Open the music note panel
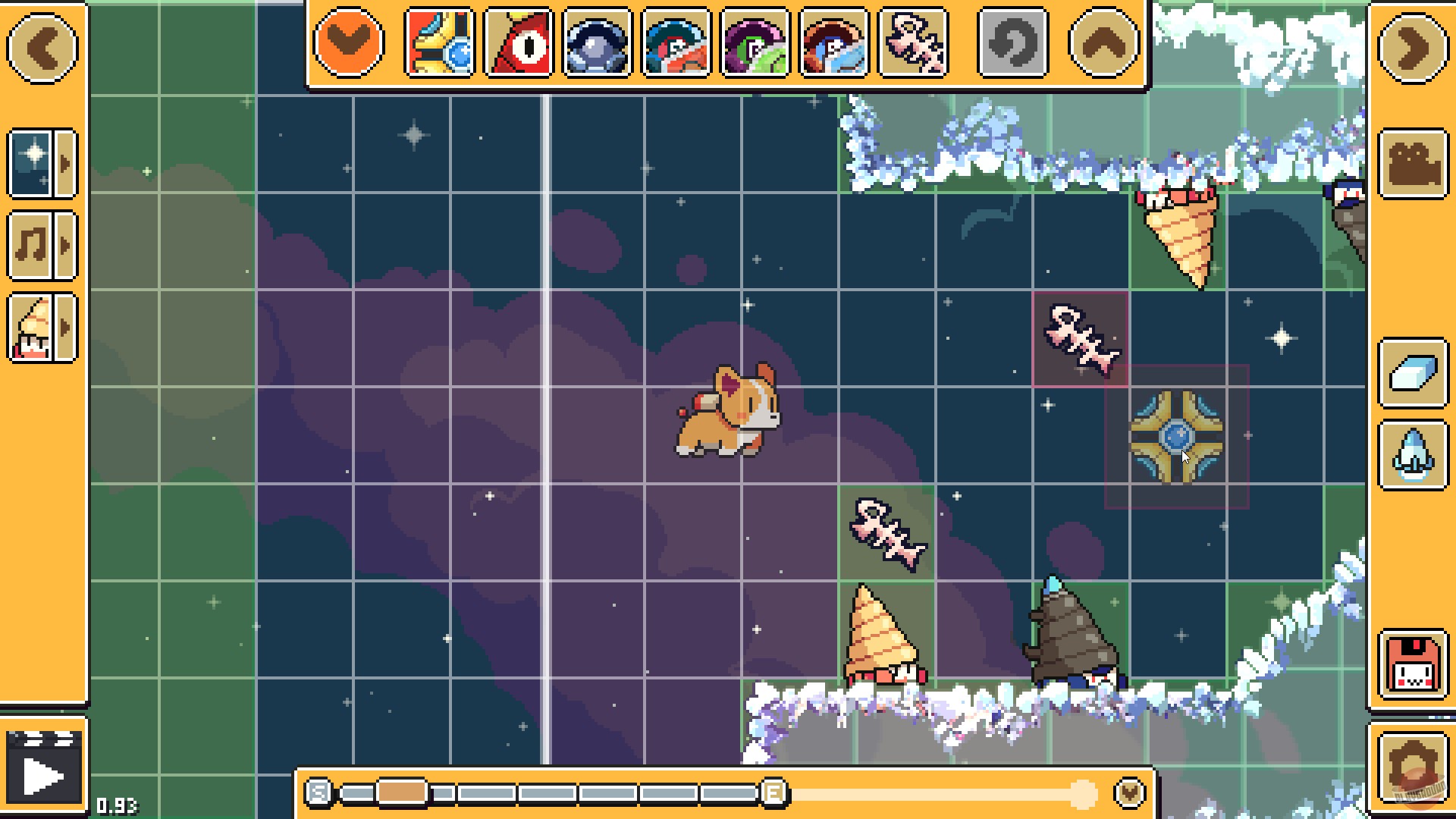 click(x=31, y=245)
